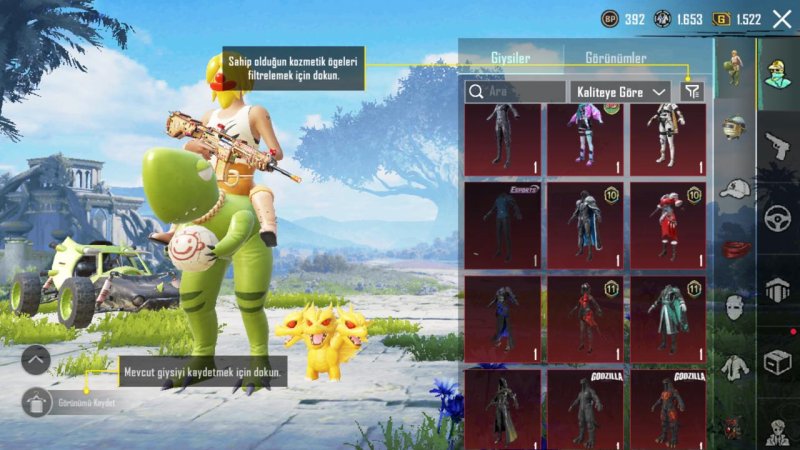Open the steering wheel vehicle category
The image size is (800, 450).
pos(777,218)
